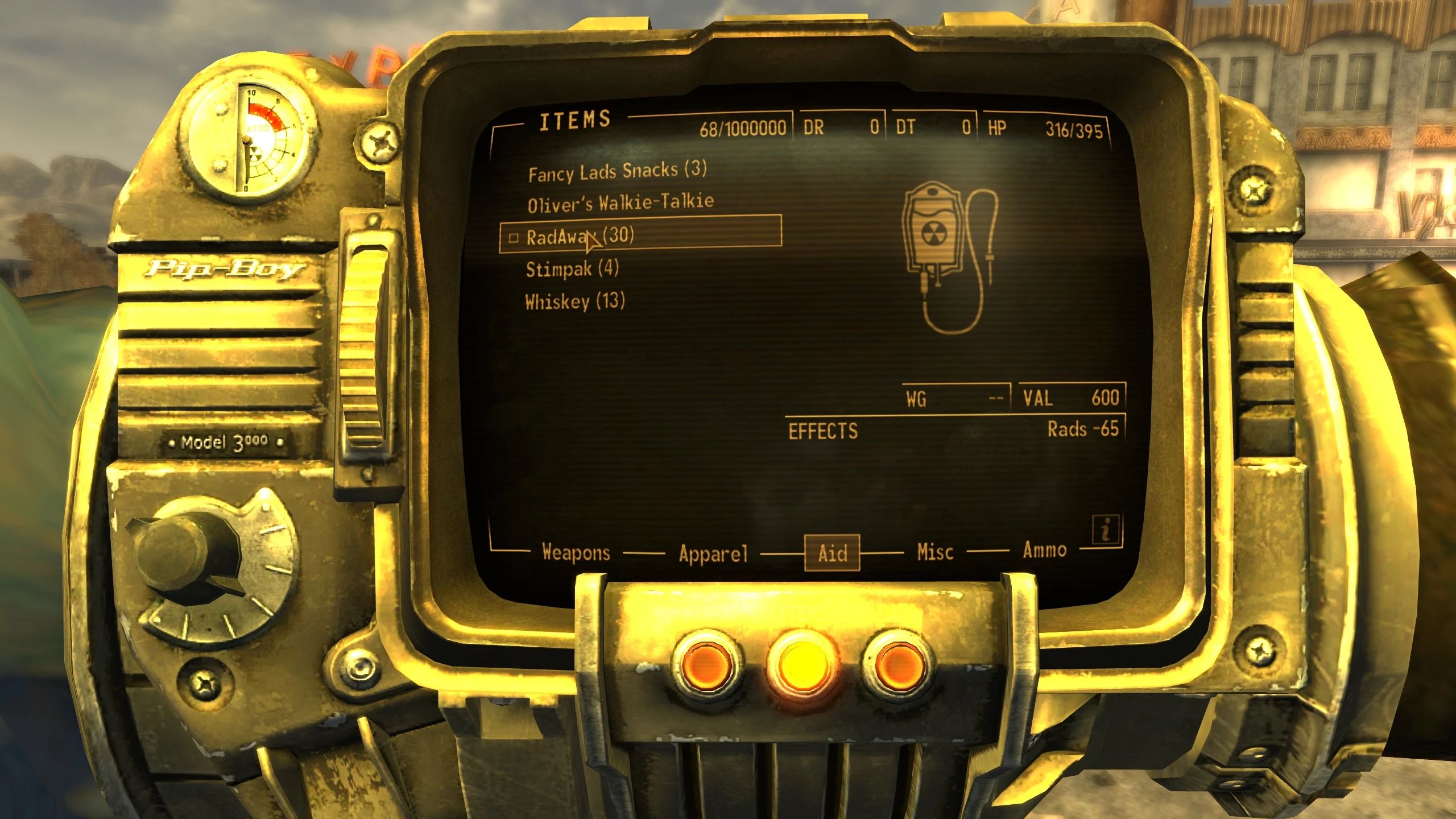Switch to the Weapons tab
Image resolution: width=1456 pixels, height=819 pixels.
click(576, 552)
